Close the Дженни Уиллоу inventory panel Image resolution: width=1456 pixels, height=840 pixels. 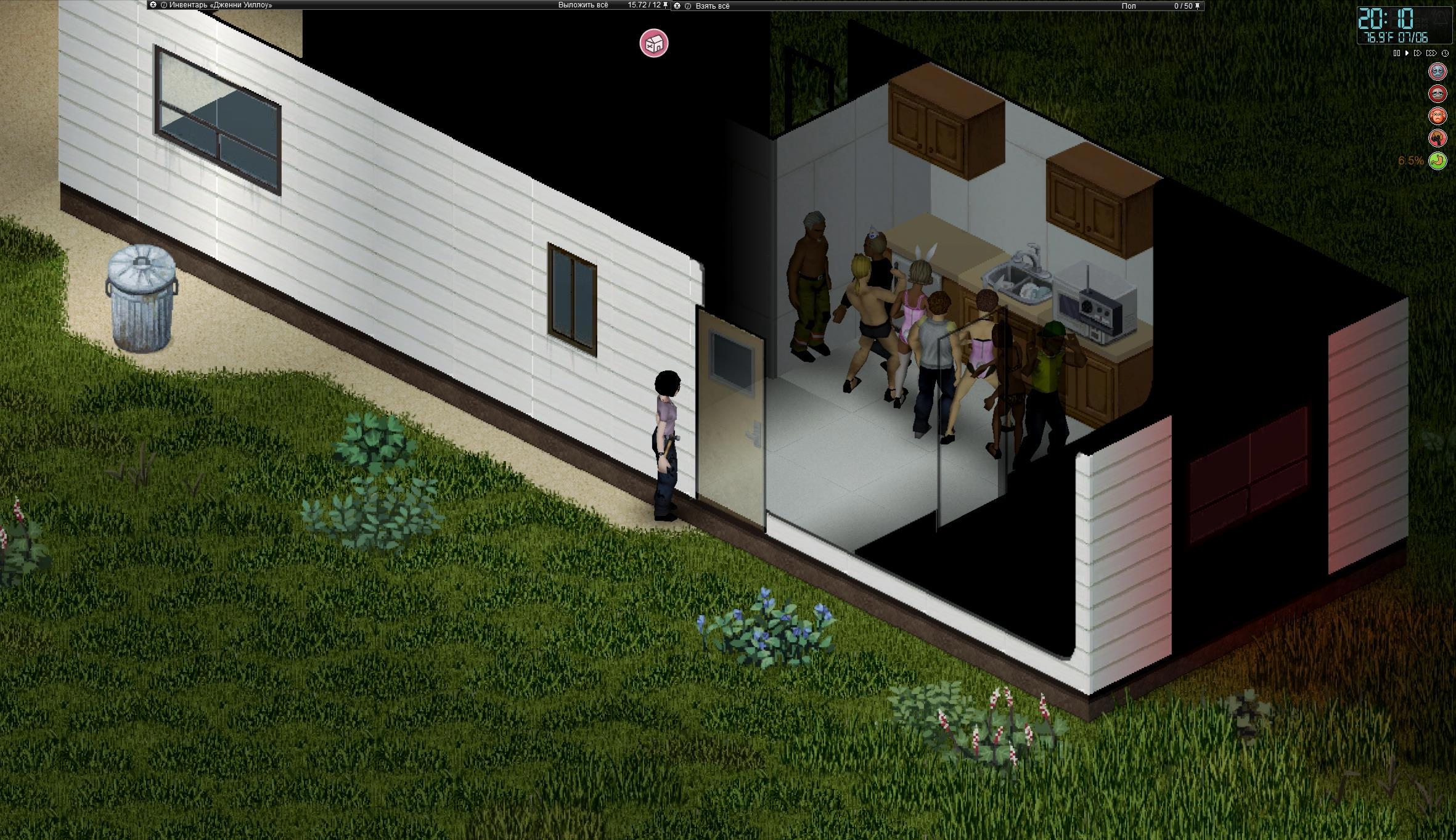coord(153,5)
